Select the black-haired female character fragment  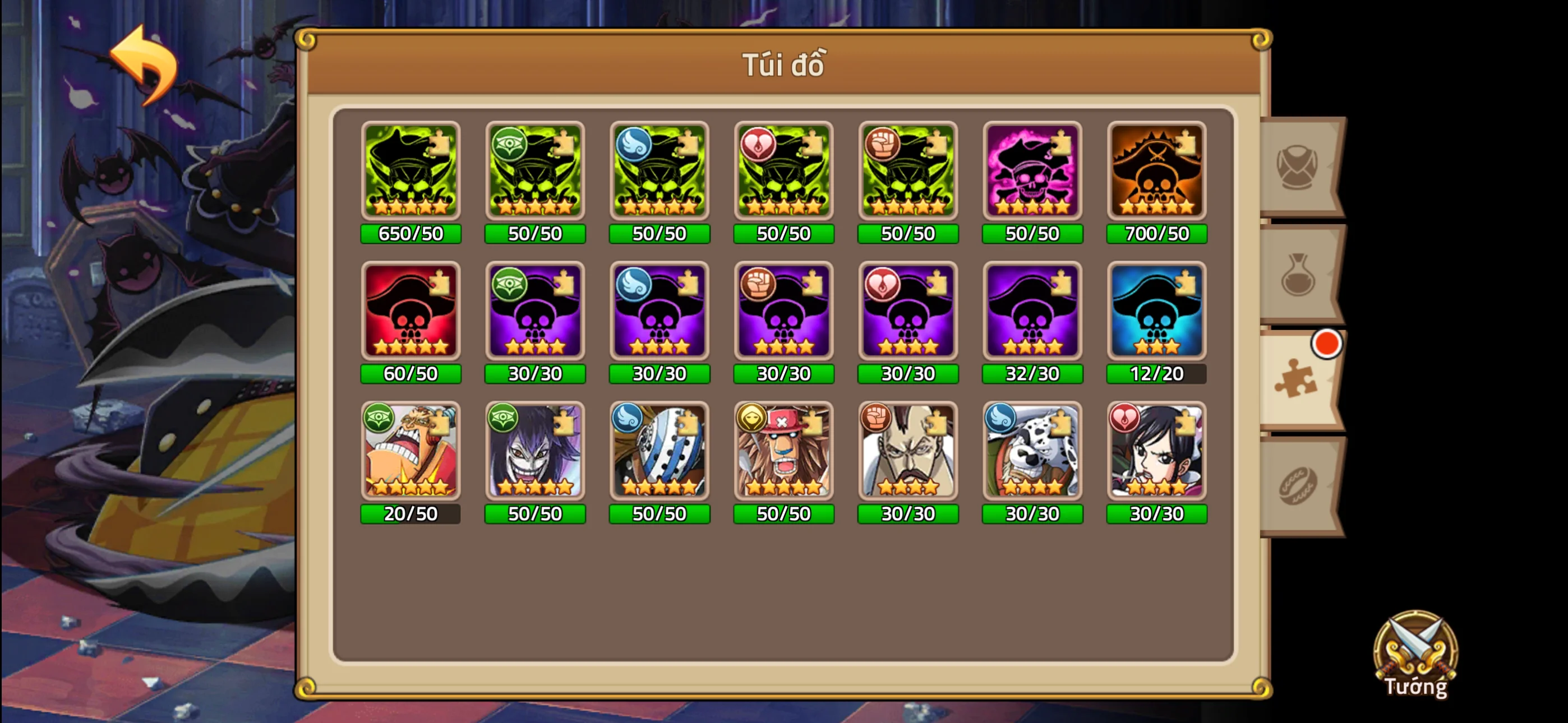tap(1156, 453)
